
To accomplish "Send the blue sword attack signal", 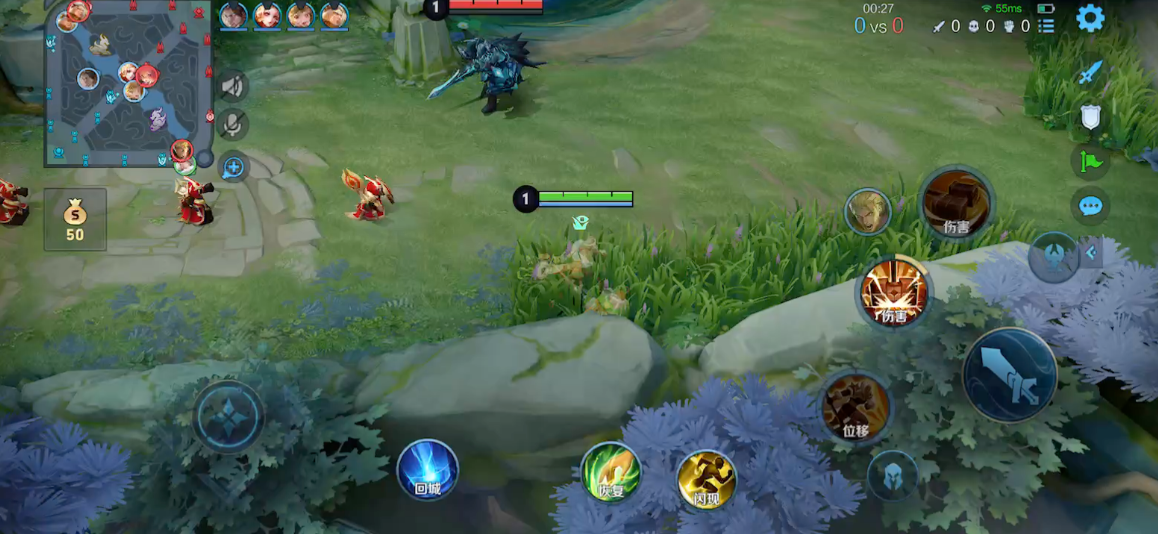I will point(1090,73).
